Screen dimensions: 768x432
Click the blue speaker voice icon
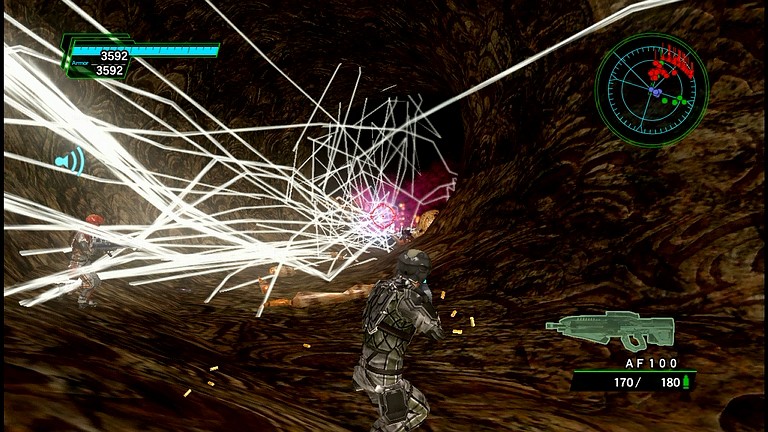(x=70, y=160)
